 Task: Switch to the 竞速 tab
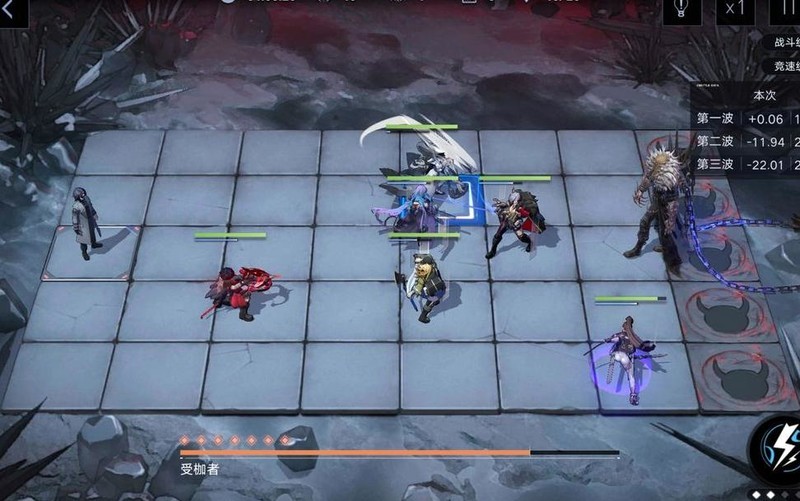[x=785, y=66]
